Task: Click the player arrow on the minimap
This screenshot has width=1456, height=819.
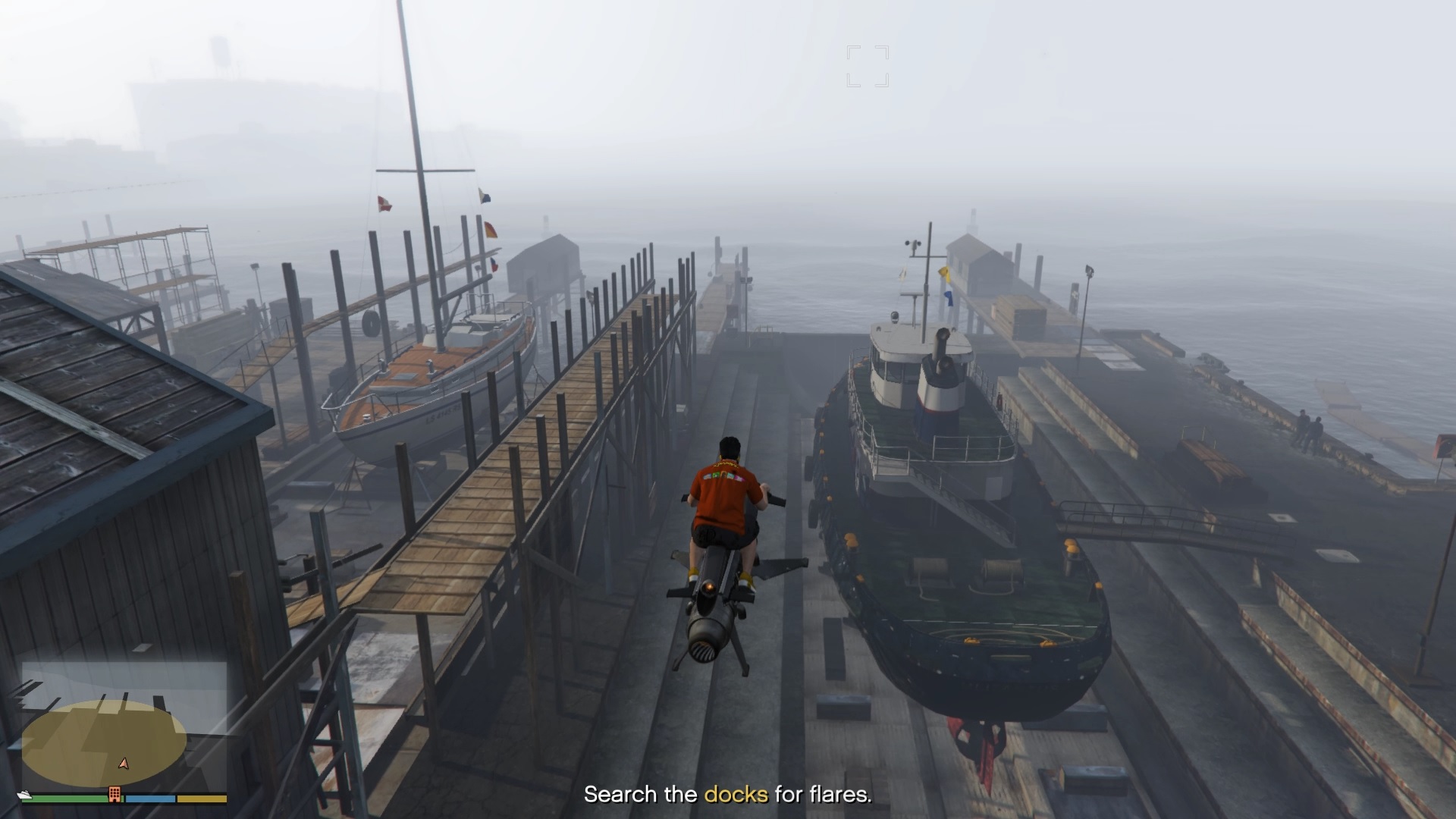Action: tap(122, 764)
